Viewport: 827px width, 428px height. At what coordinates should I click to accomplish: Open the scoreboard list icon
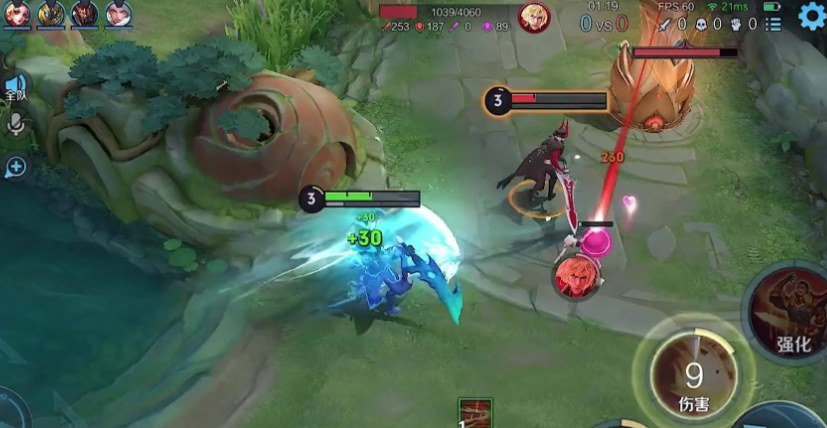pyautogui.click(x=772, y=23)
